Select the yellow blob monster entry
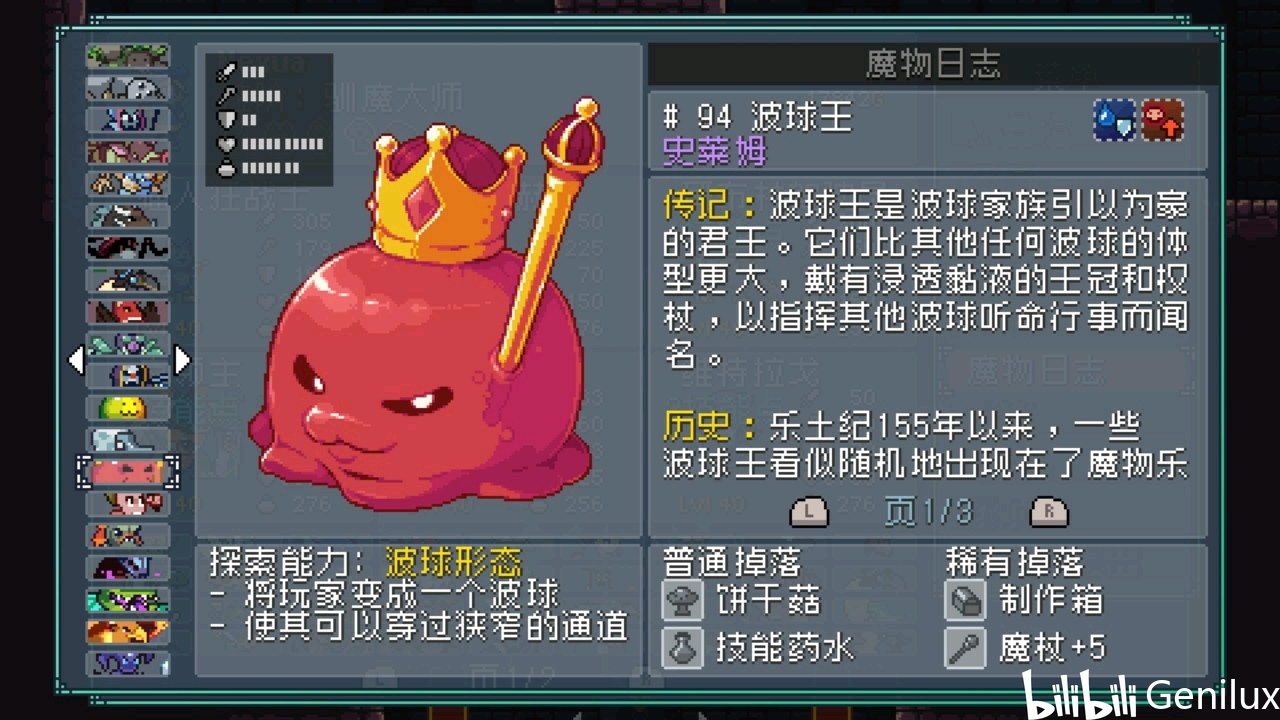 tap(127, 407)
